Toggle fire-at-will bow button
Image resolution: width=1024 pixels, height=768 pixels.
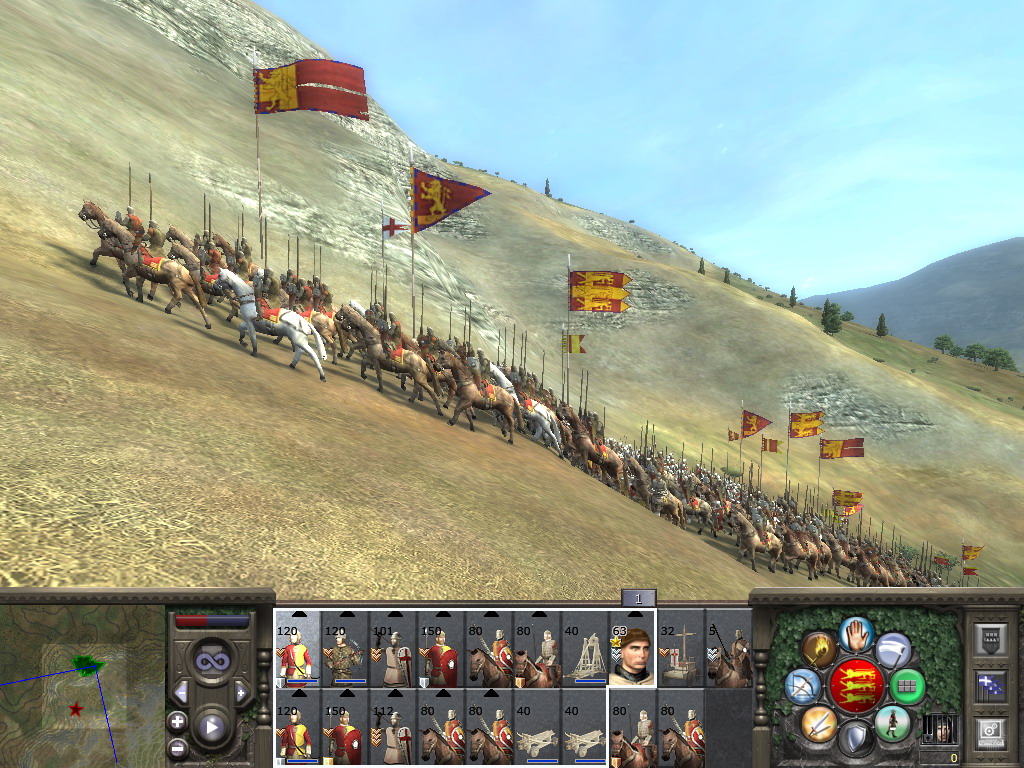point(803,685)
